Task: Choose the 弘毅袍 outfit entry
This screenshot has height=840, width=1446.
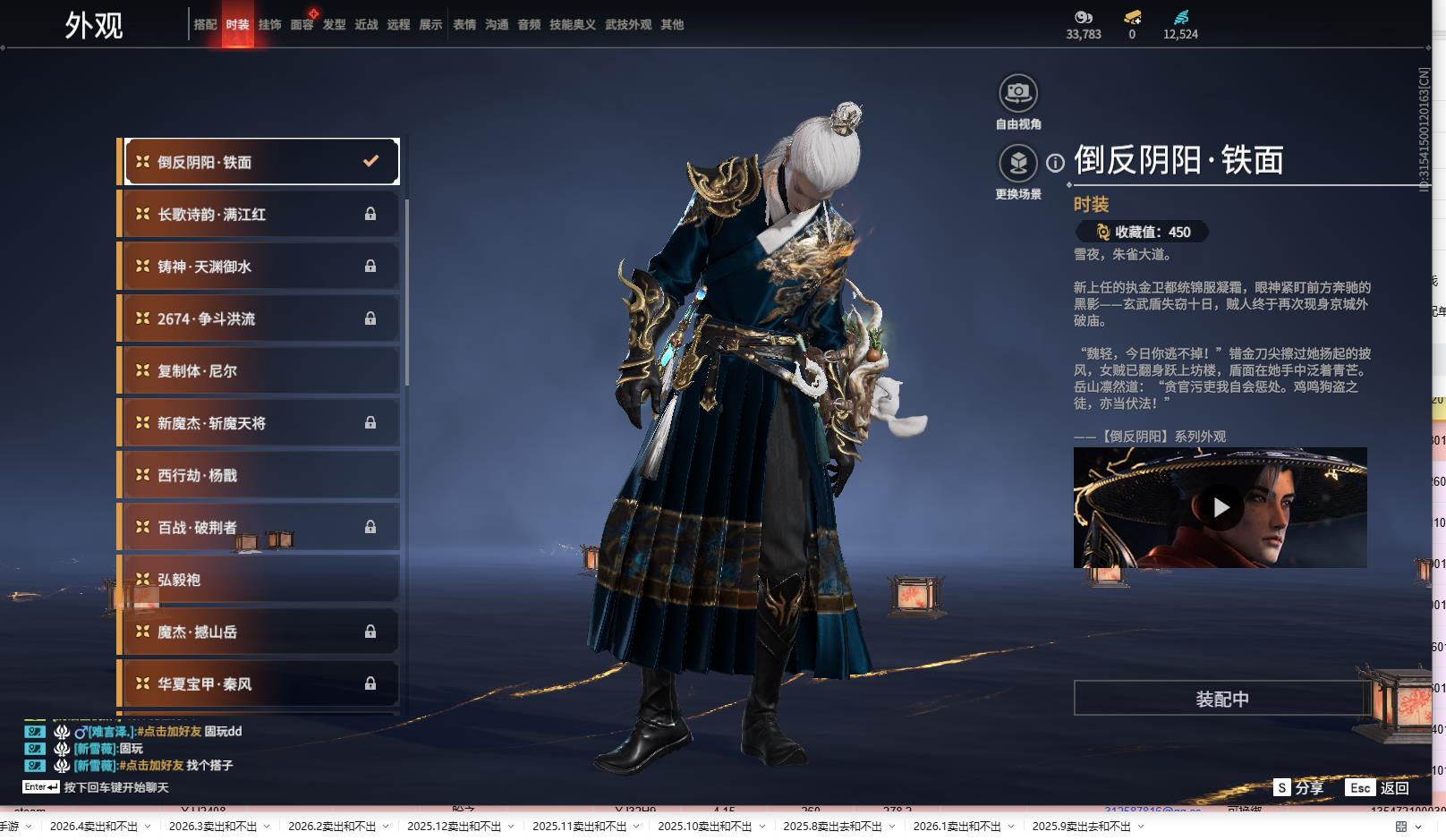Action: (259, 580)
